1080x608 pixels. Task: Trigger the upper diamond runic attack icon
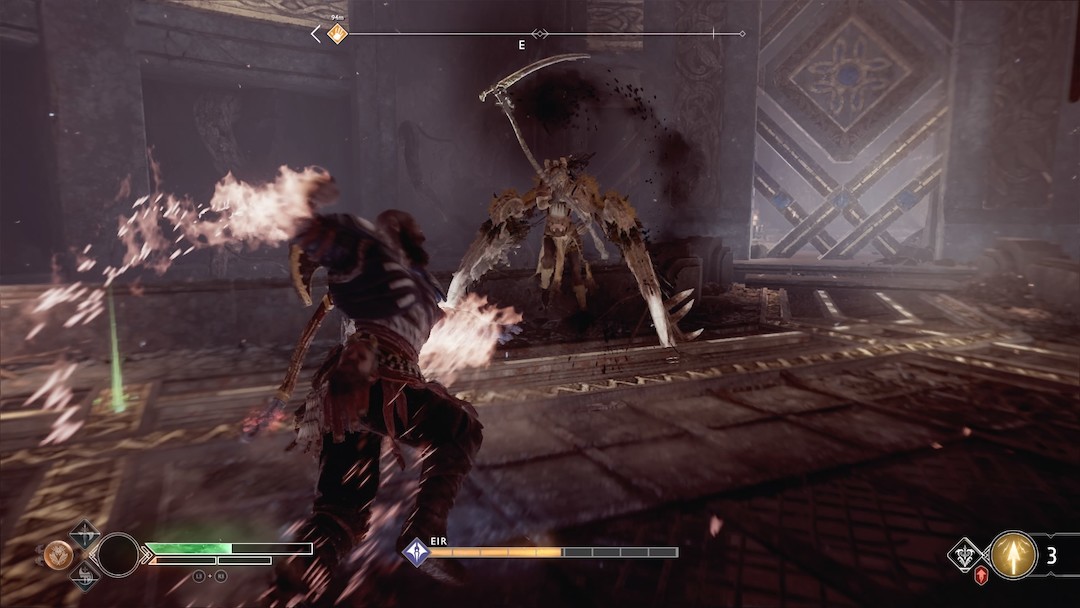(84, 531)
